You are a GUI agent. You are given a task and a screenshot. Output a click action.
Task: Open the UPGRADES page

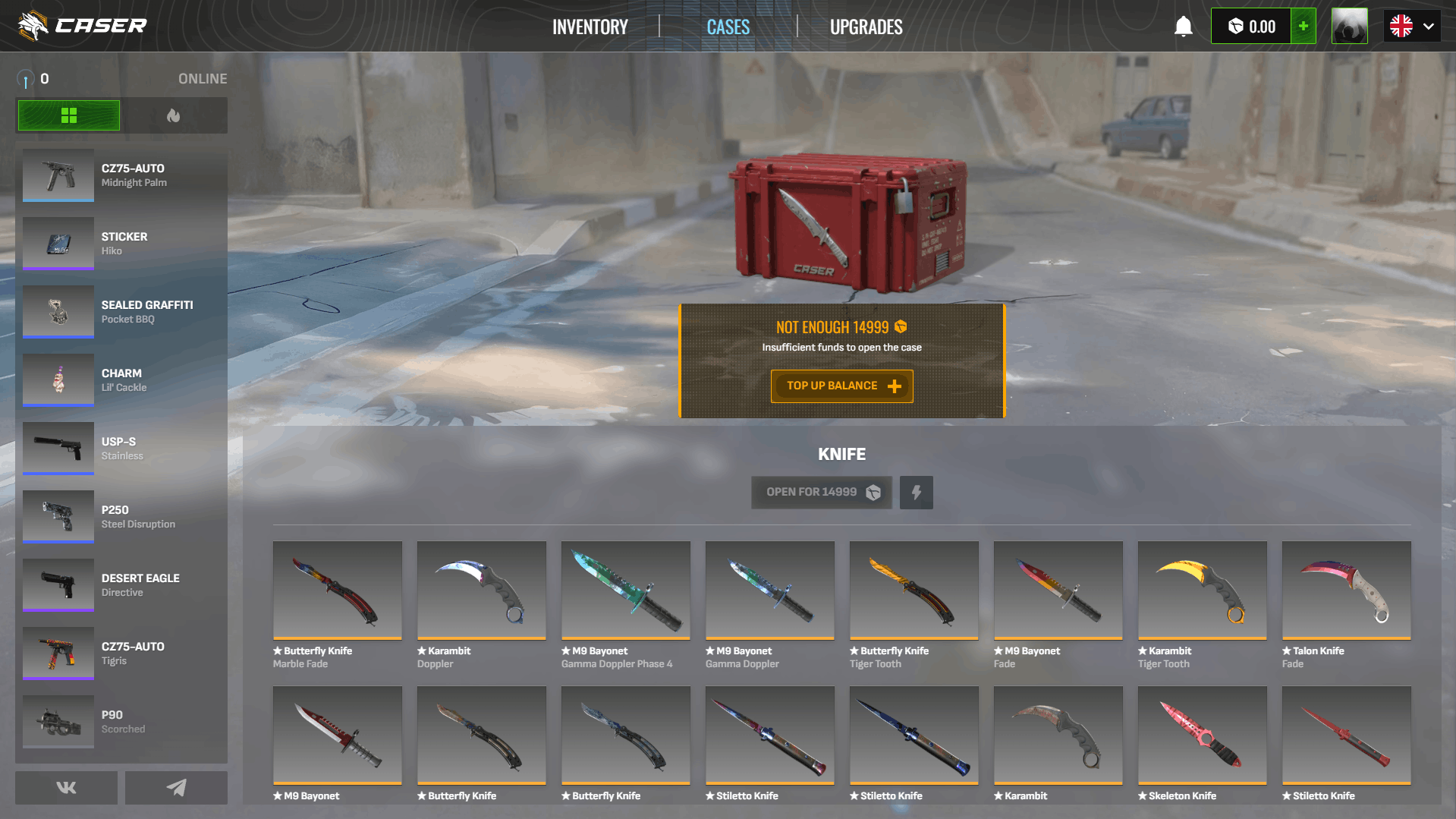[x=866, y=26]
